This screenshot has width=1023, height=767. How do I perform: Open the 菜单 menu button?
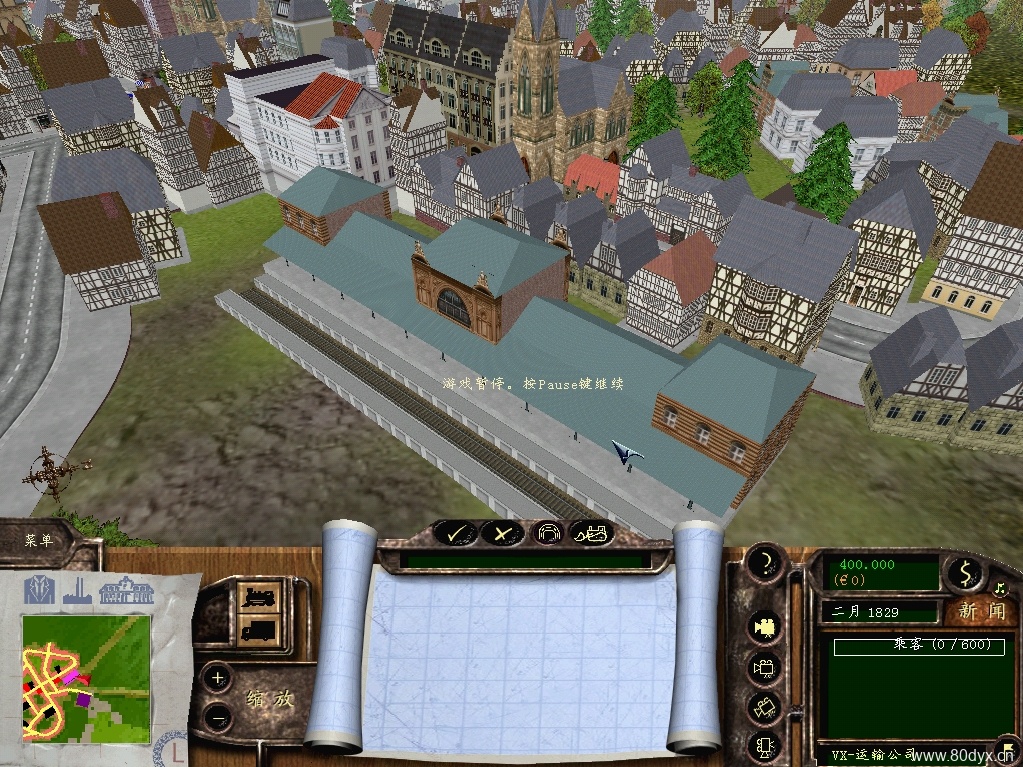pyautogui.click(x=40, y=541)
